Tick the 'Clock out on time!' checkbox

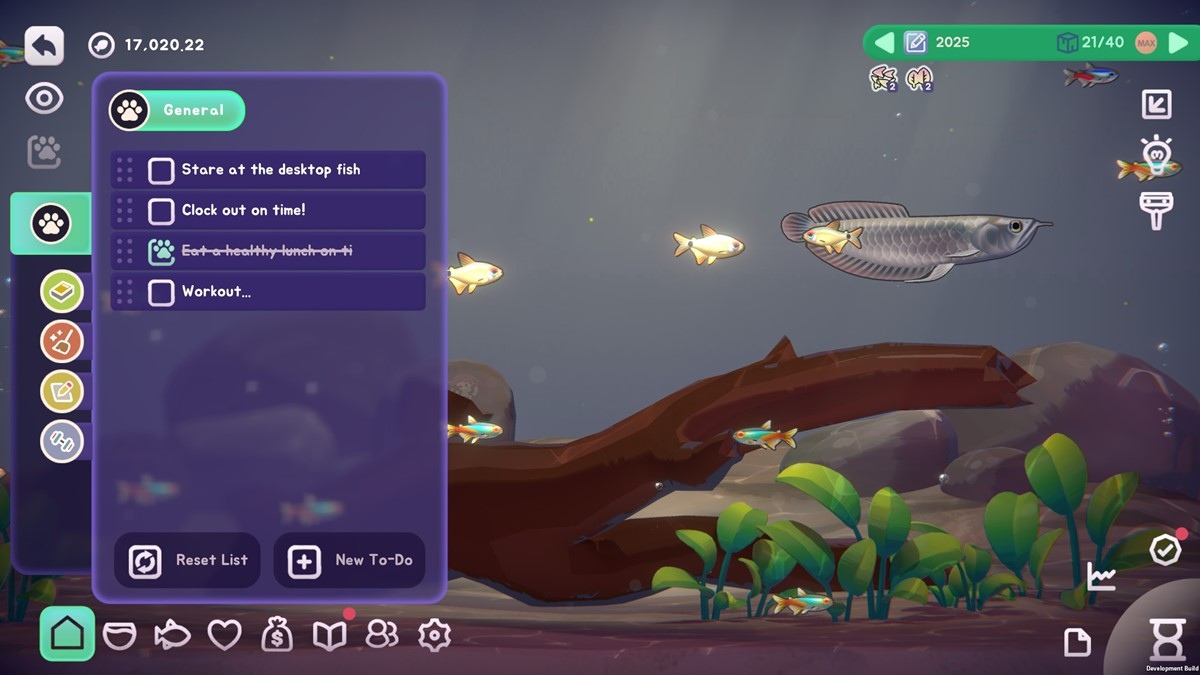point(161,211)
